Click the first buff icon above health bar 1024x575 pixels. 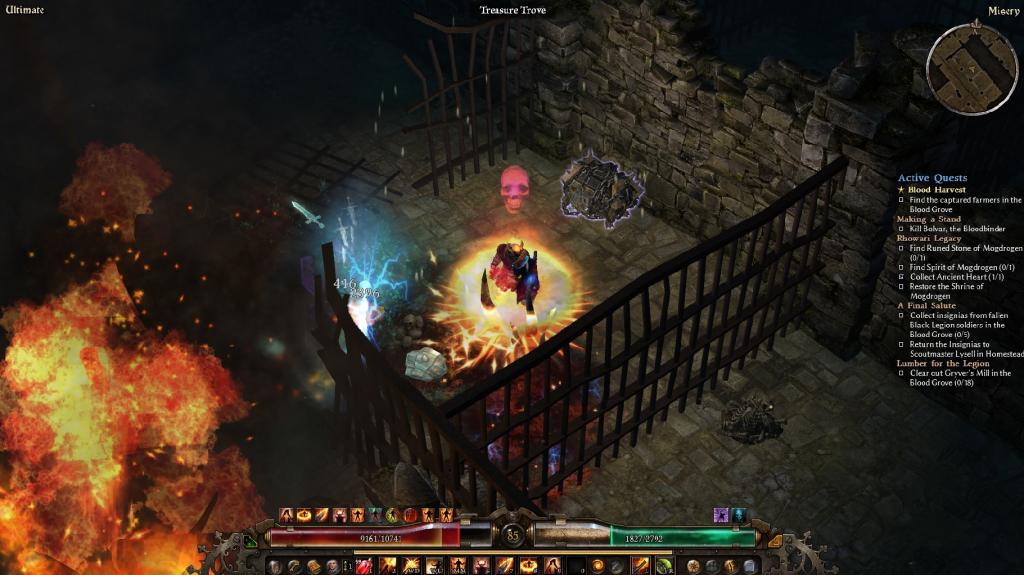(x=286, y=515)
